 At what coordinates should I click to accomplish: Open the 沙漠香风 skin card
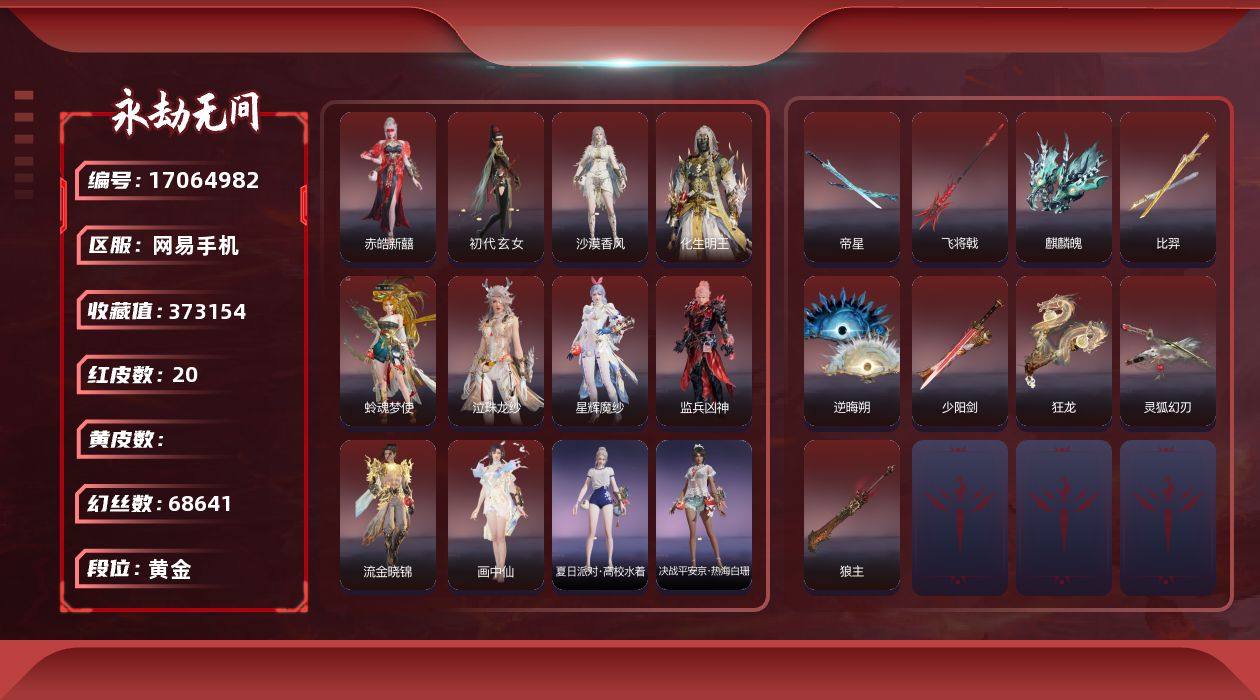point(600,187)
